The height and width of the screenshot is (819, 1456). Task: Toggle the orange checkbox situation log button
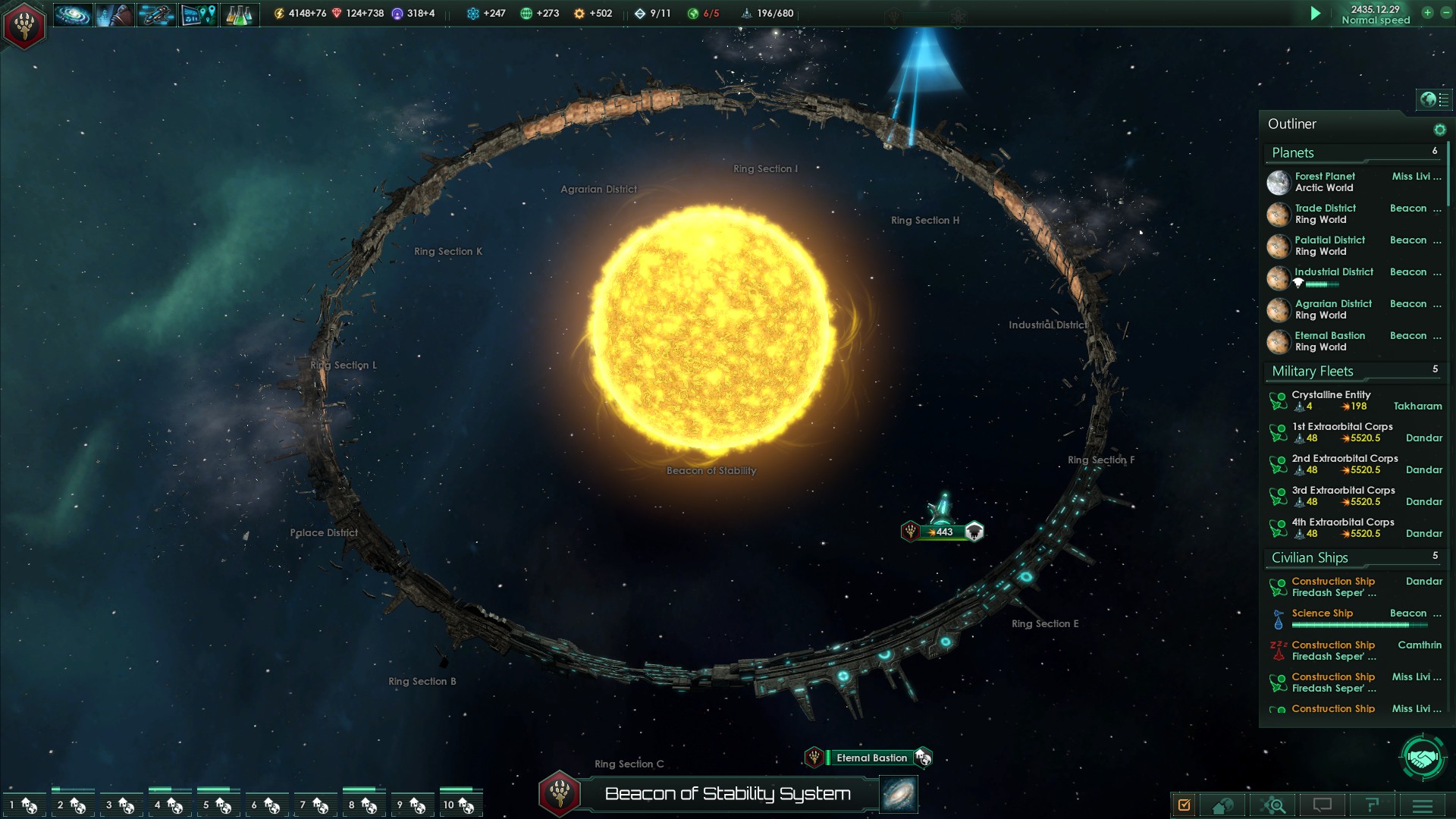pos(1185,805)
